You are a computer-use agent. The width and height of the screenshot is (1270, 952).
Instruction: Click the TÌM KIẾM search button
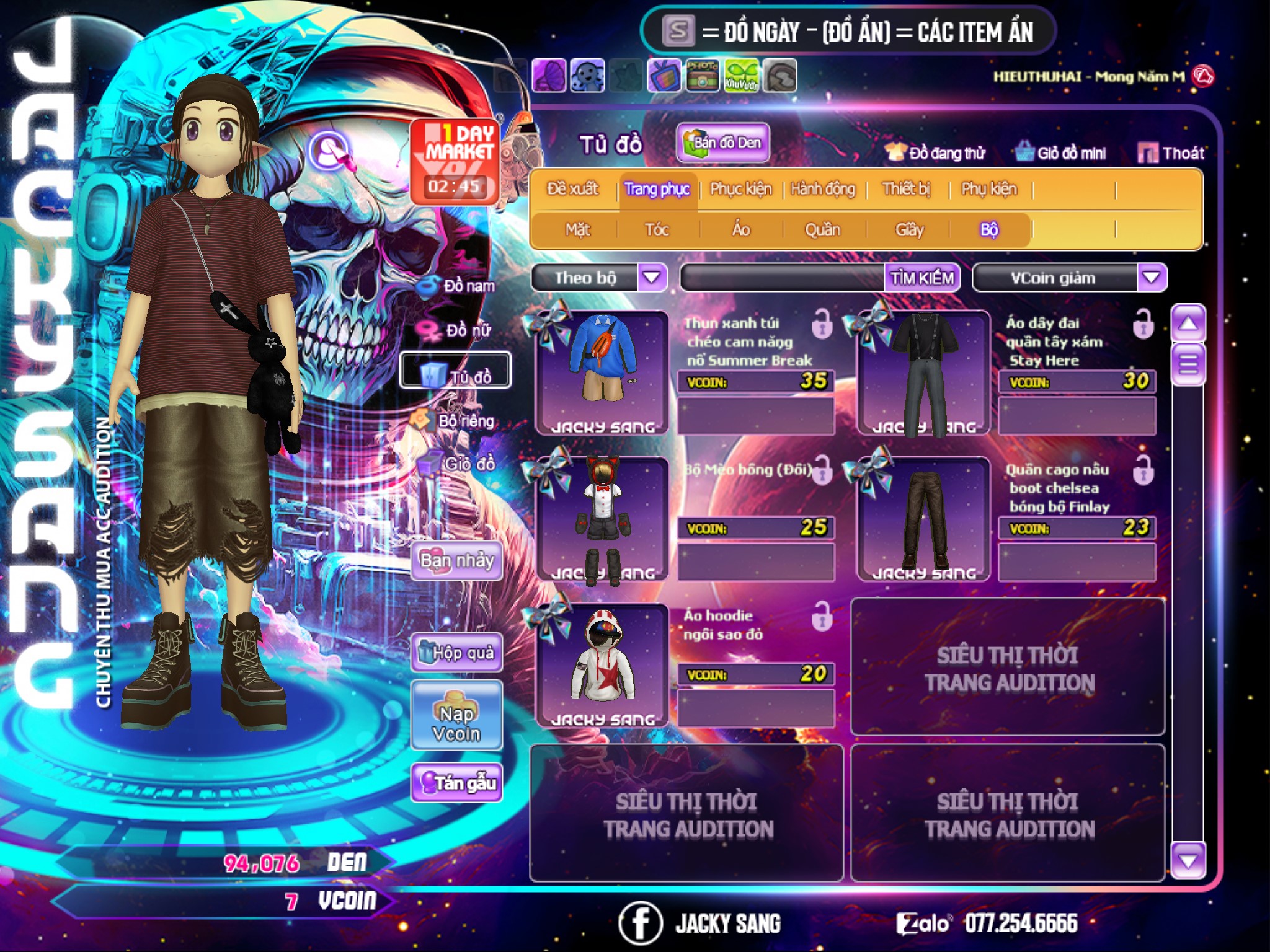[x=921, y=278]
